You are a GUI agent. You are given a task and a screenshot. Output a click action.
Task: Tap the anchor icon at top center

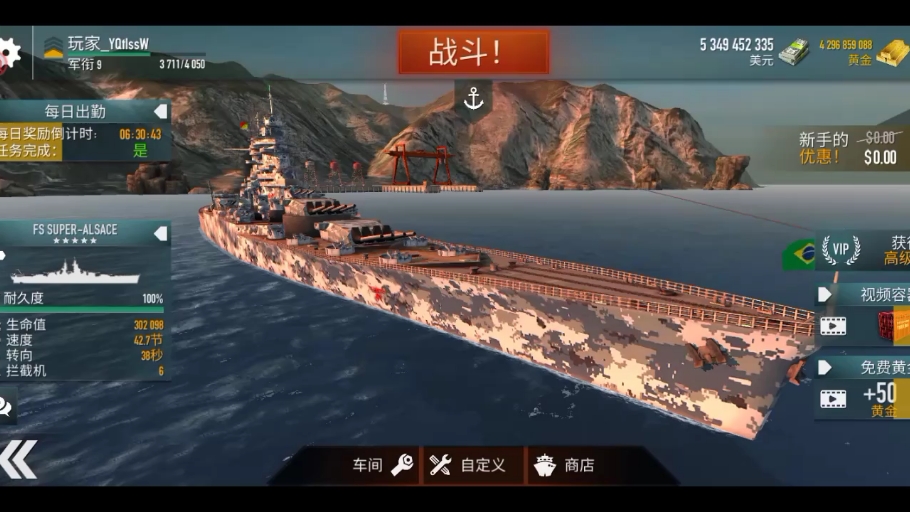(473, 98)
